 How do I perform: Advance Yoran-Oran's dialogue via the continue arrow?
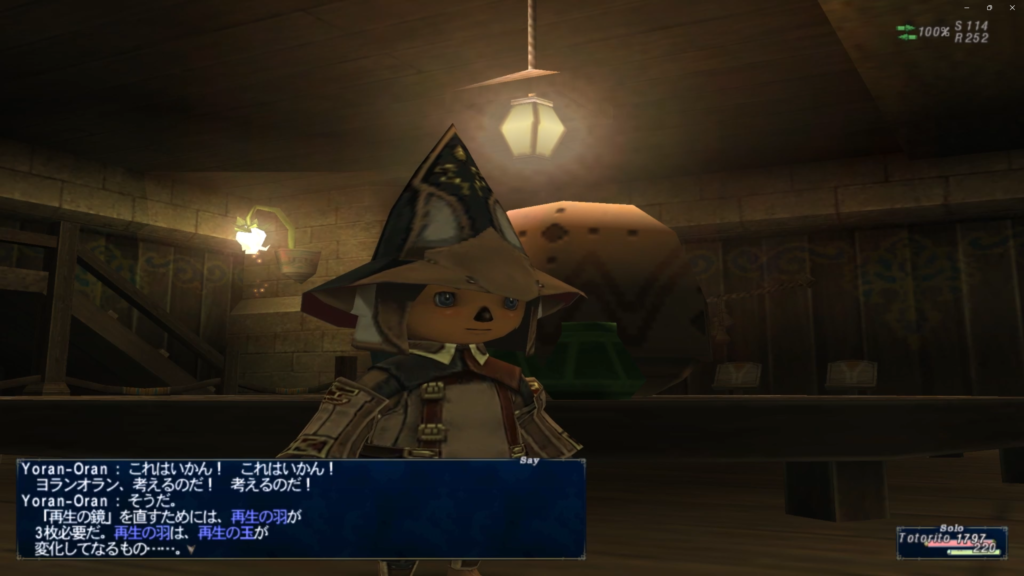click(x=191, y=548)
